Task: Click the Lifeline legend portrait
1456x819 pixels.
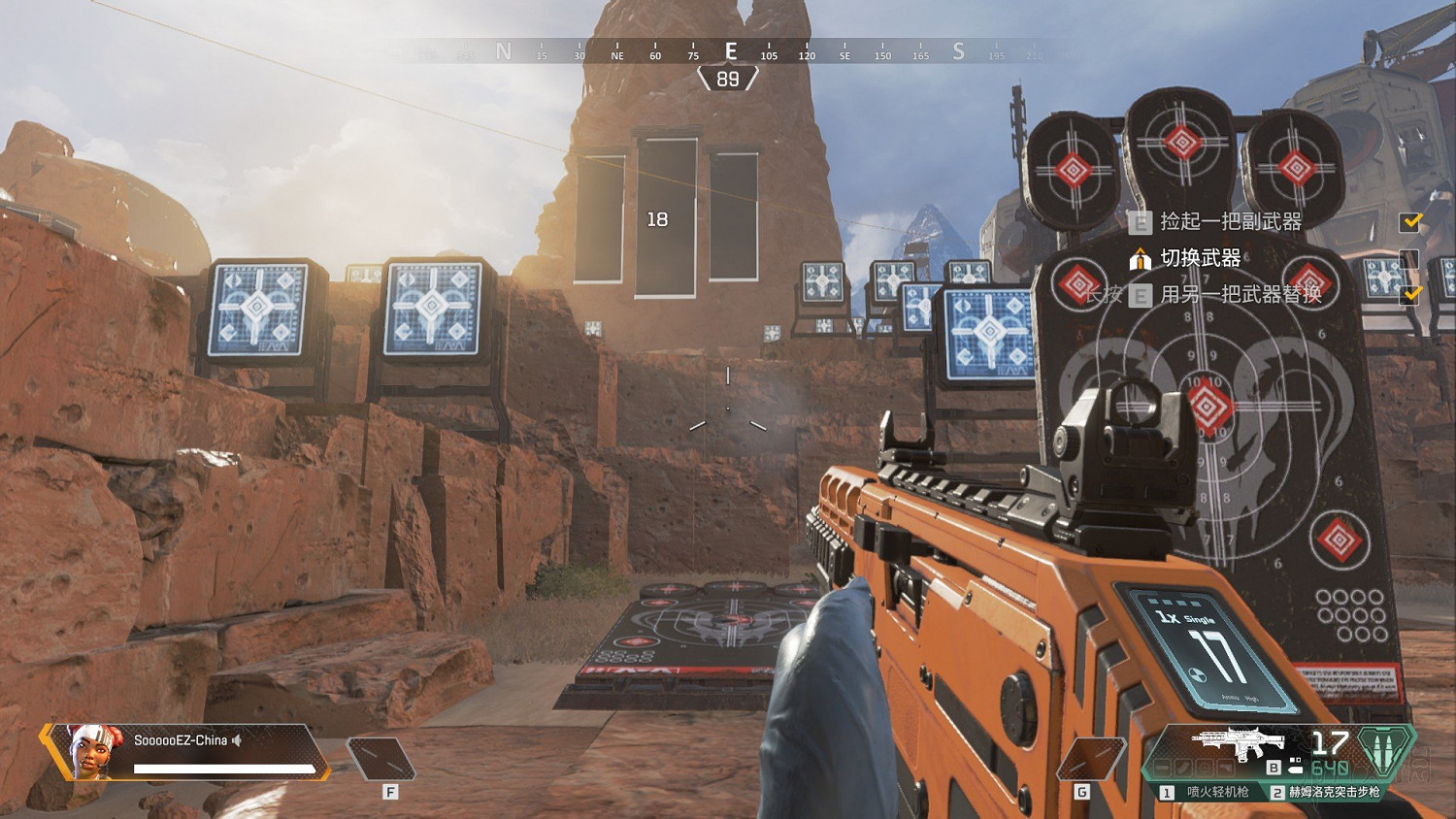Action: (x=96, y=751)
